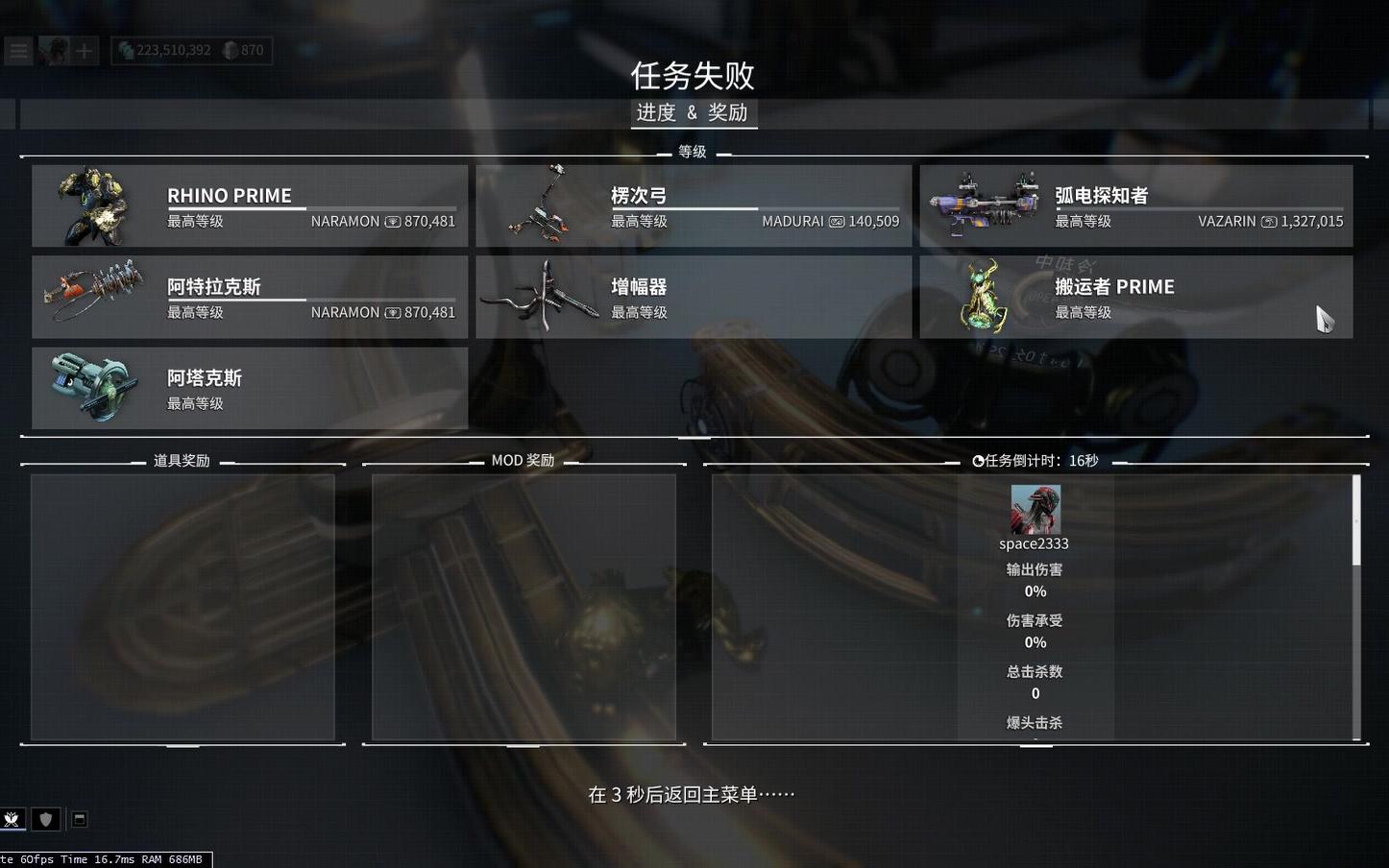Click the 阿特拉克斯 weapon icon
This screenshot has height=868, width=1389.
point(93,296)
